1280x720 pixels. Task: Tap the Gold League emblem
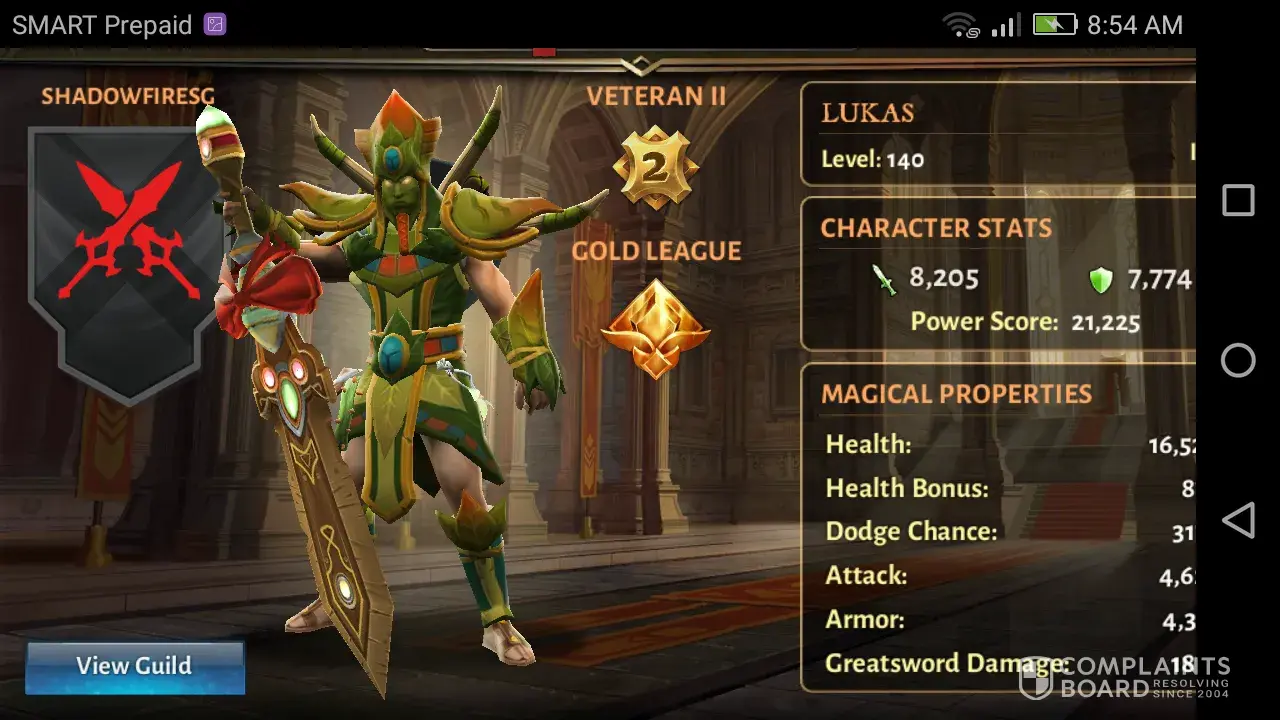[655, 328]
